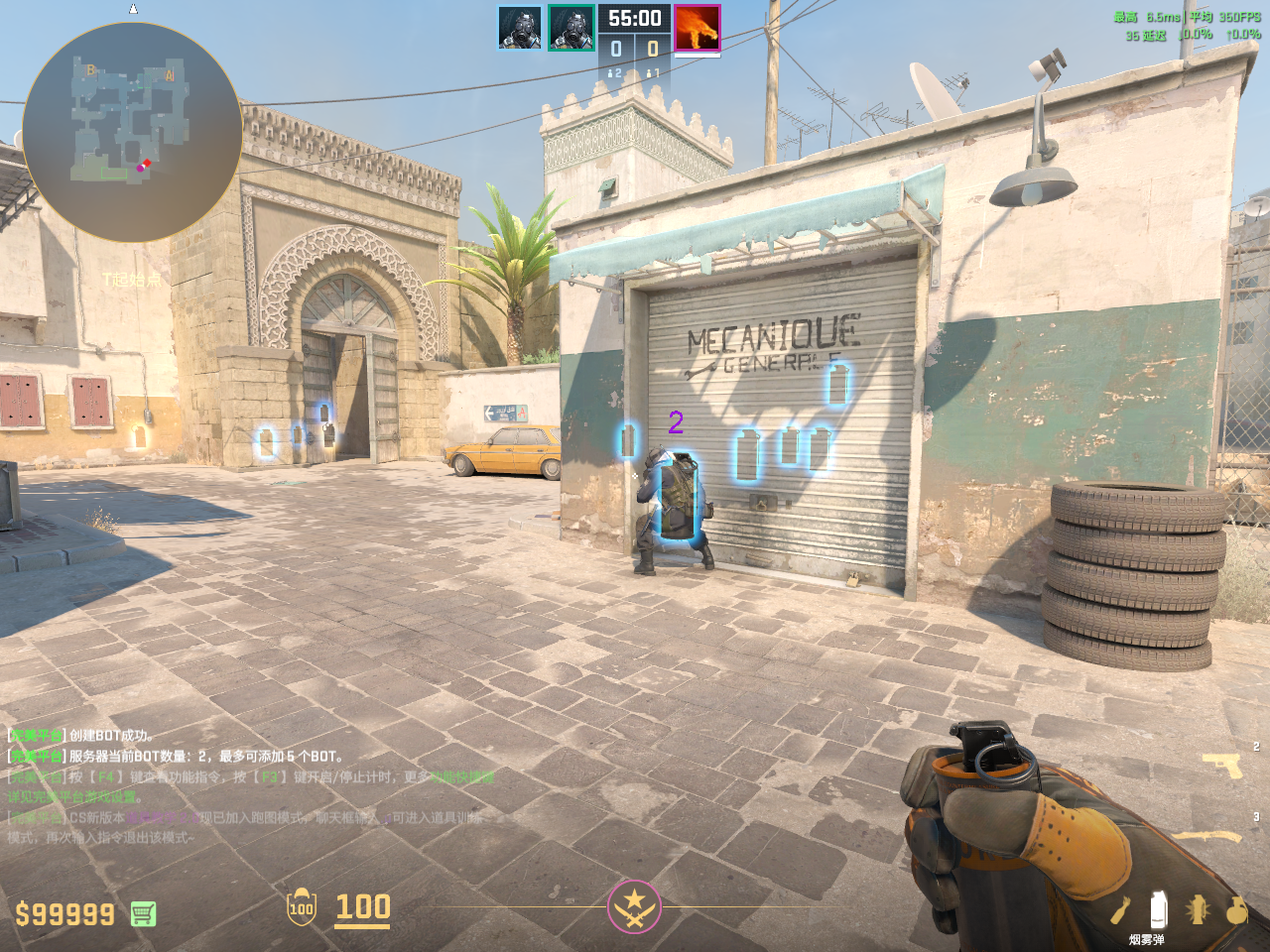1270x952 pixels.
Task: Click the armor shield icon
Action: (x=302, y=907)
